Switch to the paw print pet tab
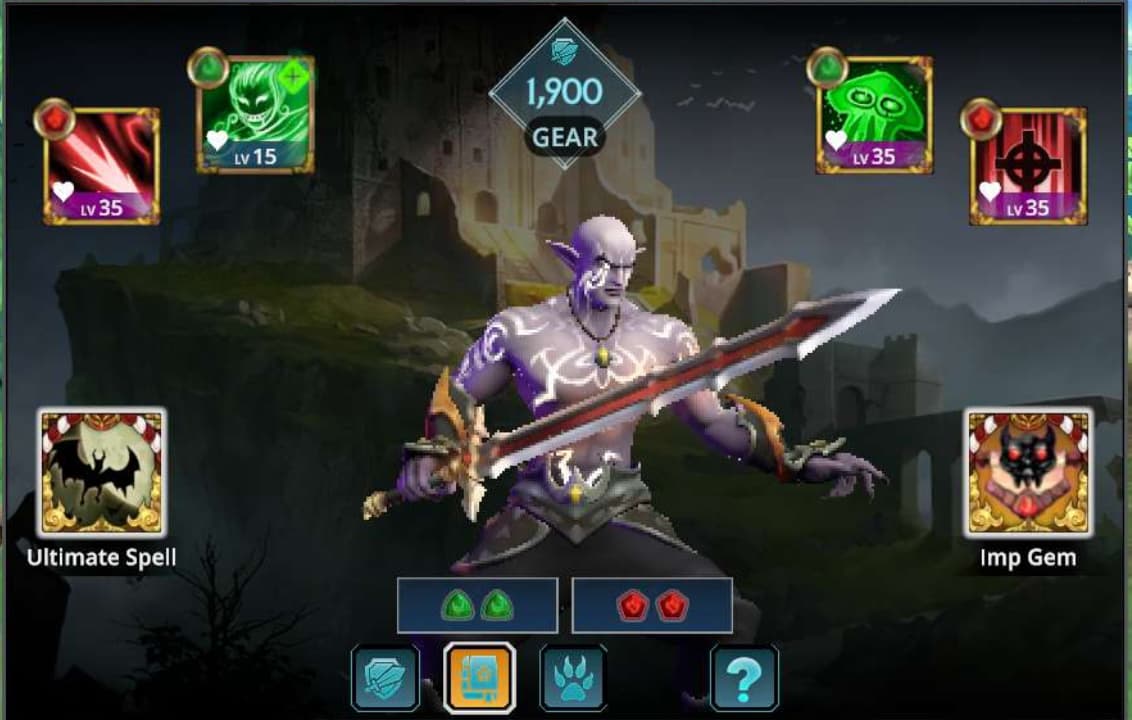 [x=573, y=679]
